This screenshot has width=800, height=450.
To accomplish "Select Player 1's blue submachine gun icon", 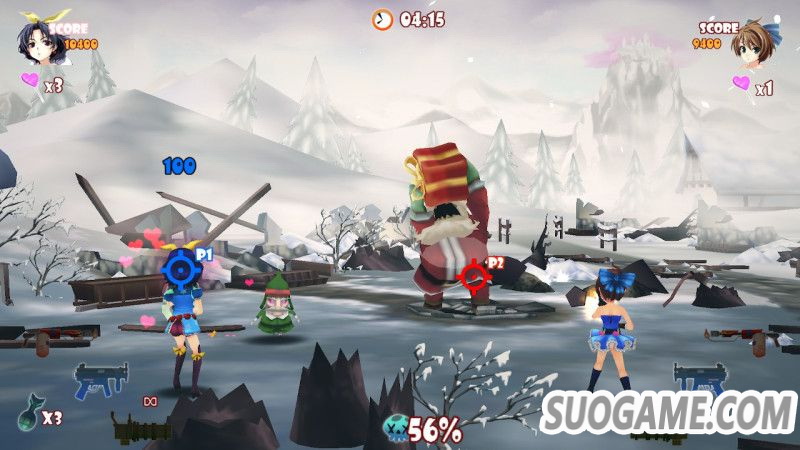I will (x=101, y=381).
